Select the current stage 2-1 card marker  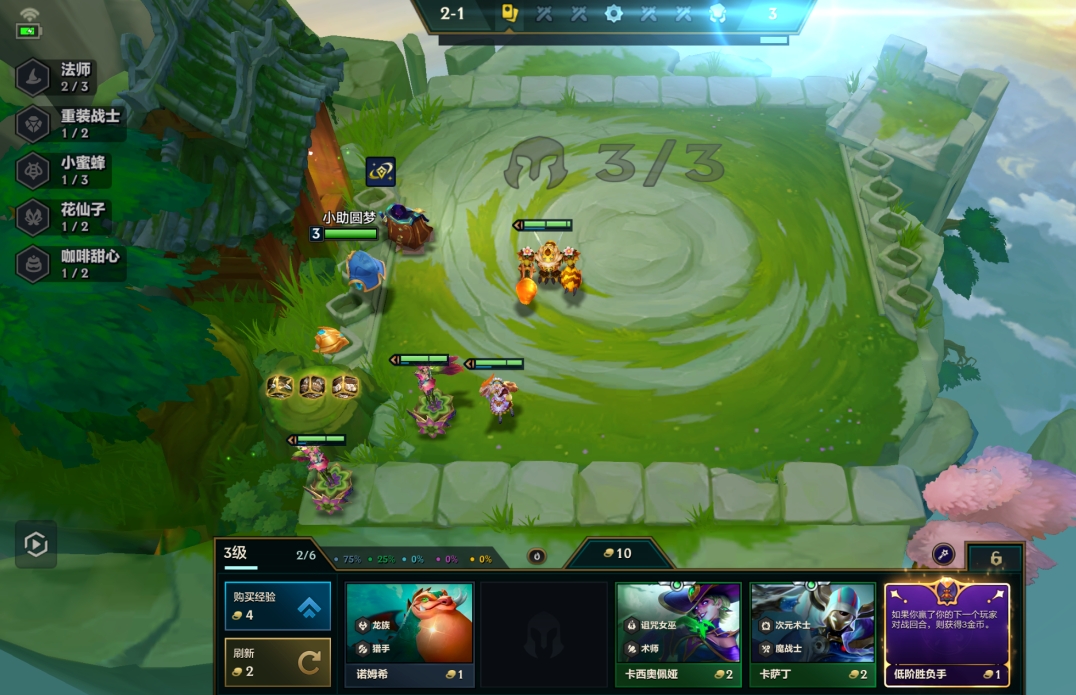[x=509, y=15]
